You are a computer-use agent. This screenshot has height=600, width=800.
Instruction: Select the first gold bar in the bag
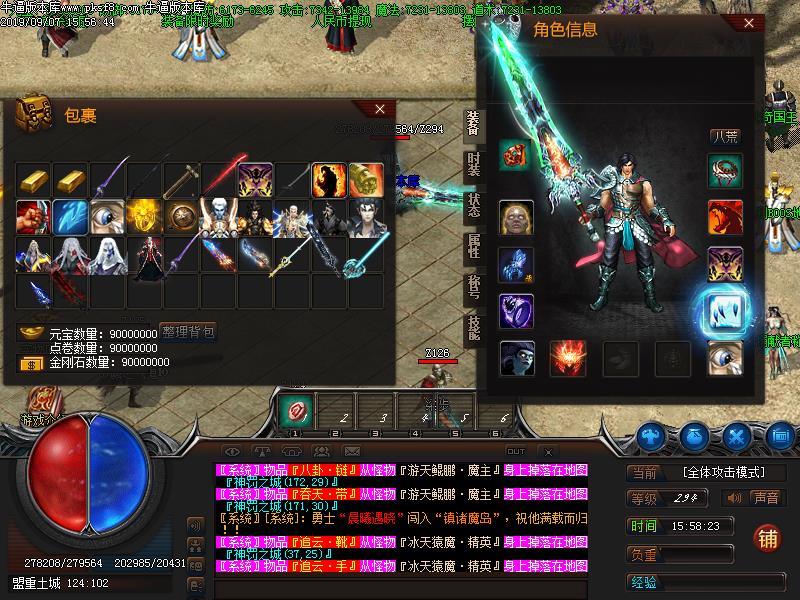(33, 180)
